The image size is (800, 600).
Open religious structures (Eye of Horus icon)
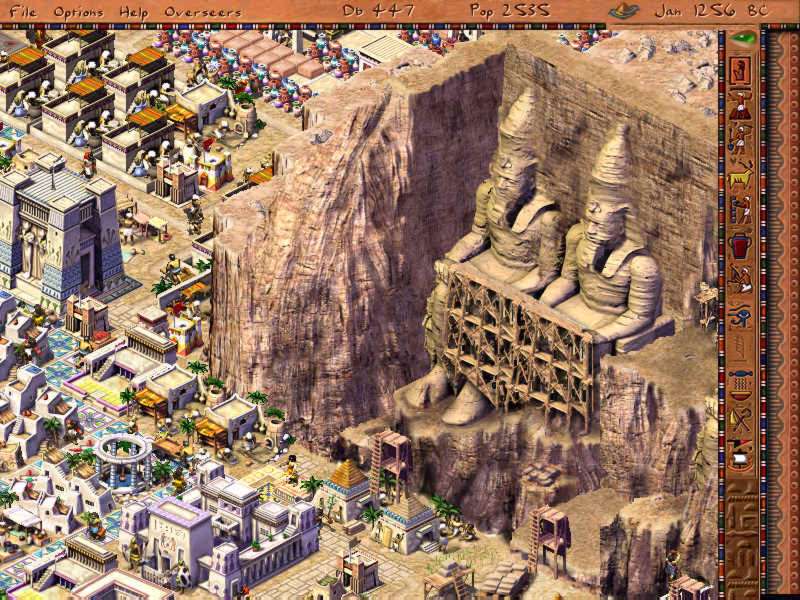(x=741, y=315)
